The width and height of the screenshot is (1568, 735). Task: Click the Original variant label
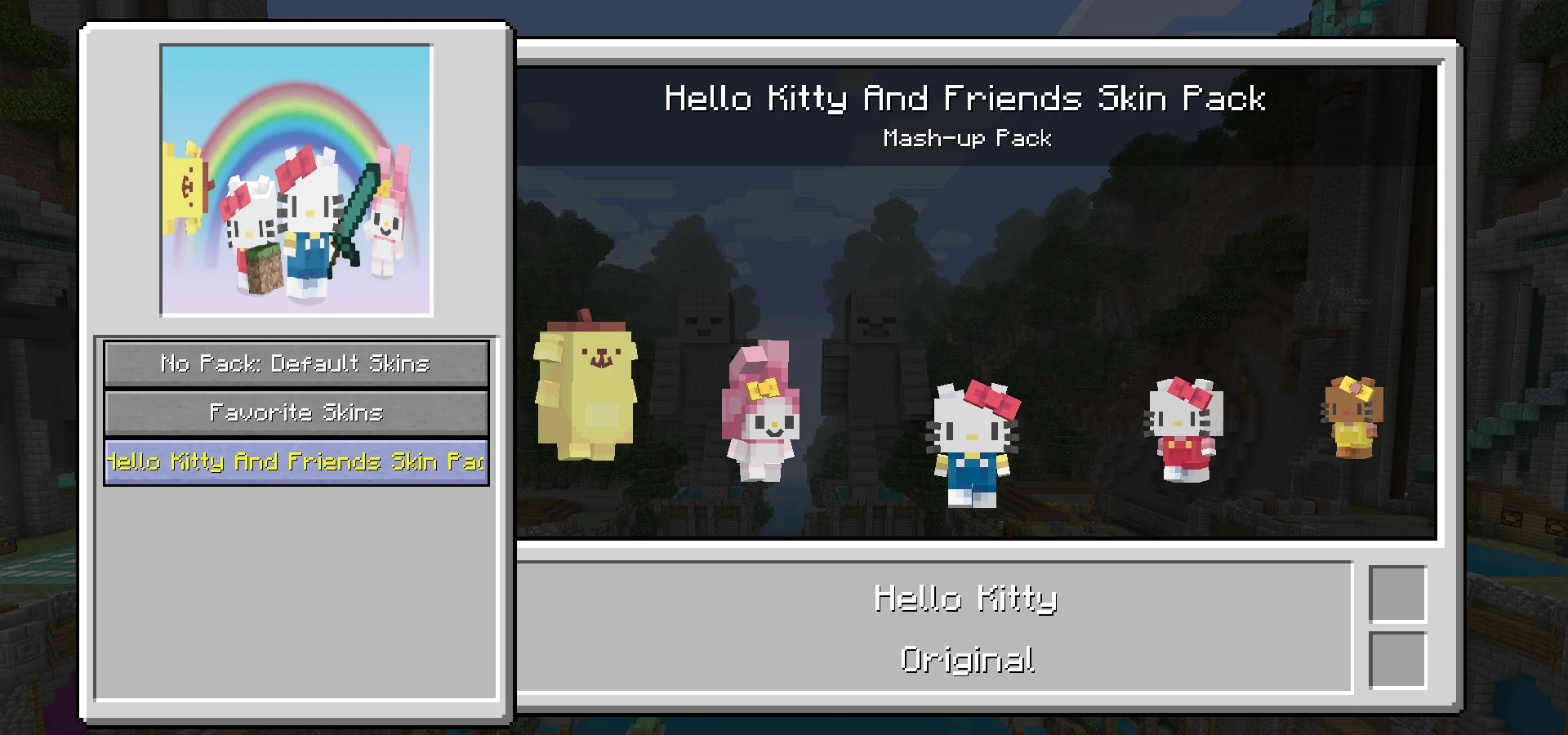966,661
